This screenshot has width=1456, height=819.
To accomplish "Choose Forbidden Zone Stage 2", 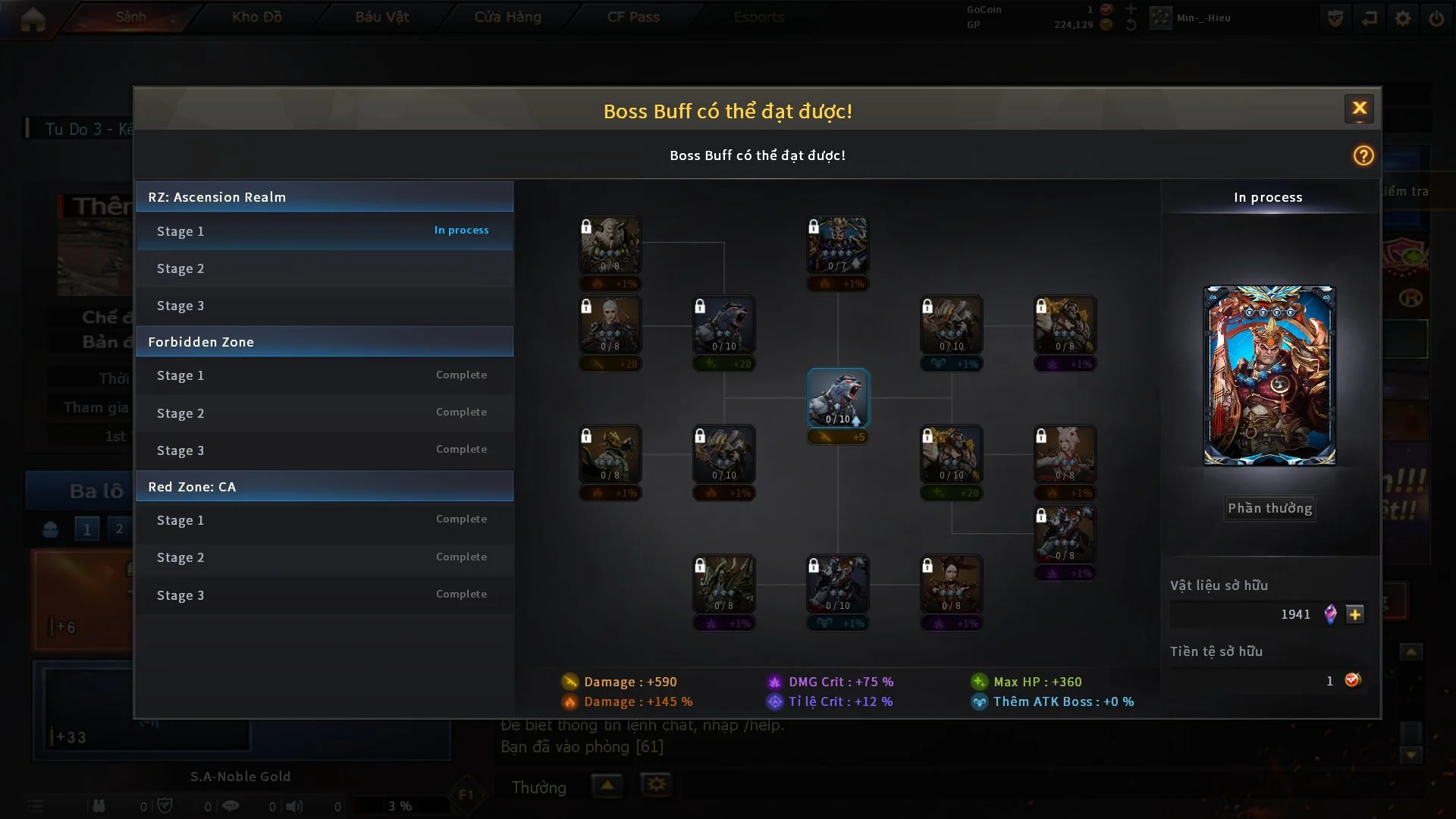I will [x=325, y=413].
